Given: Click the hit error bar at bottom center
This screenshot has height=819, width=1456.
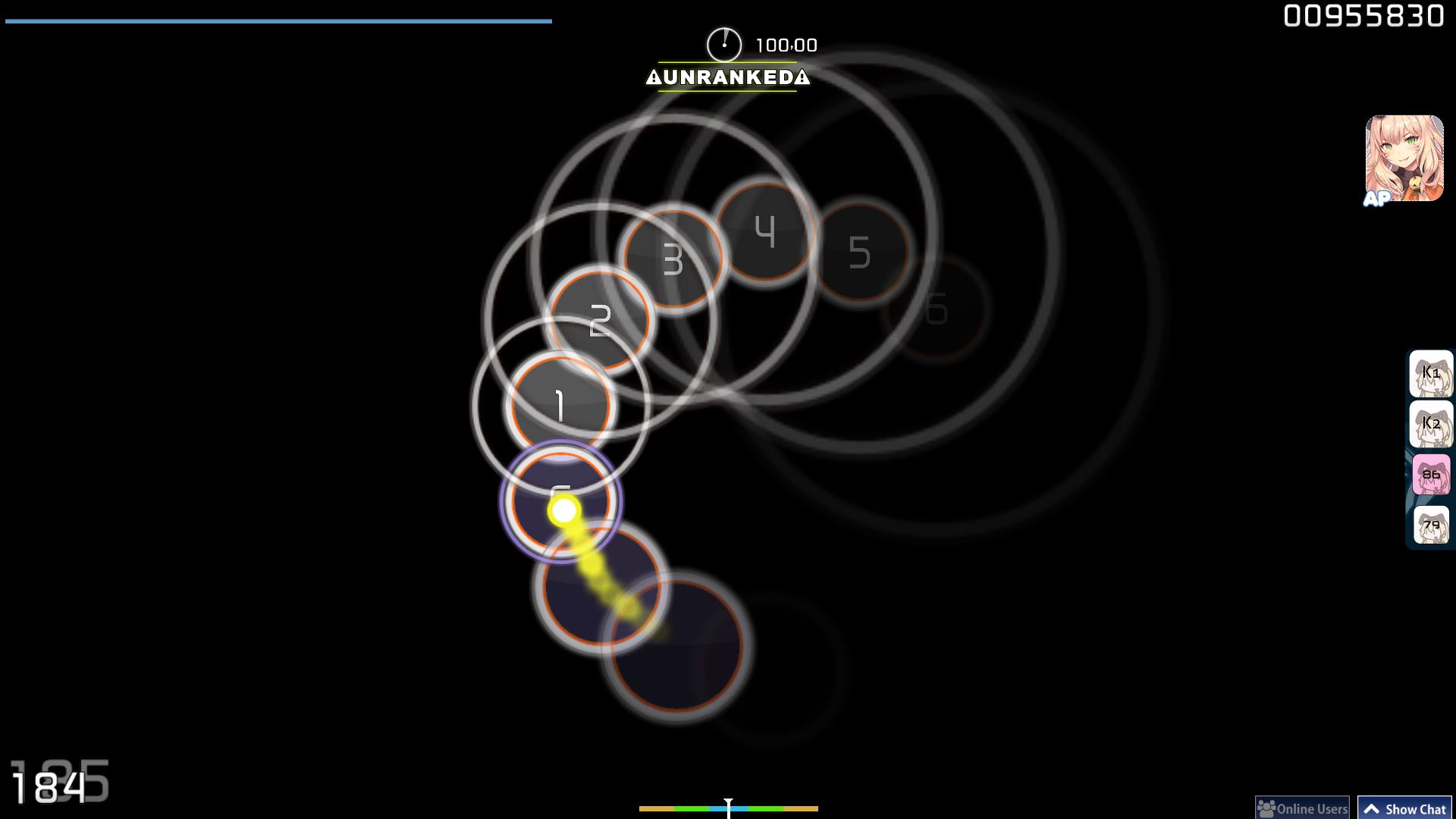Looking at the screenshot, I should tap(728, 809).
